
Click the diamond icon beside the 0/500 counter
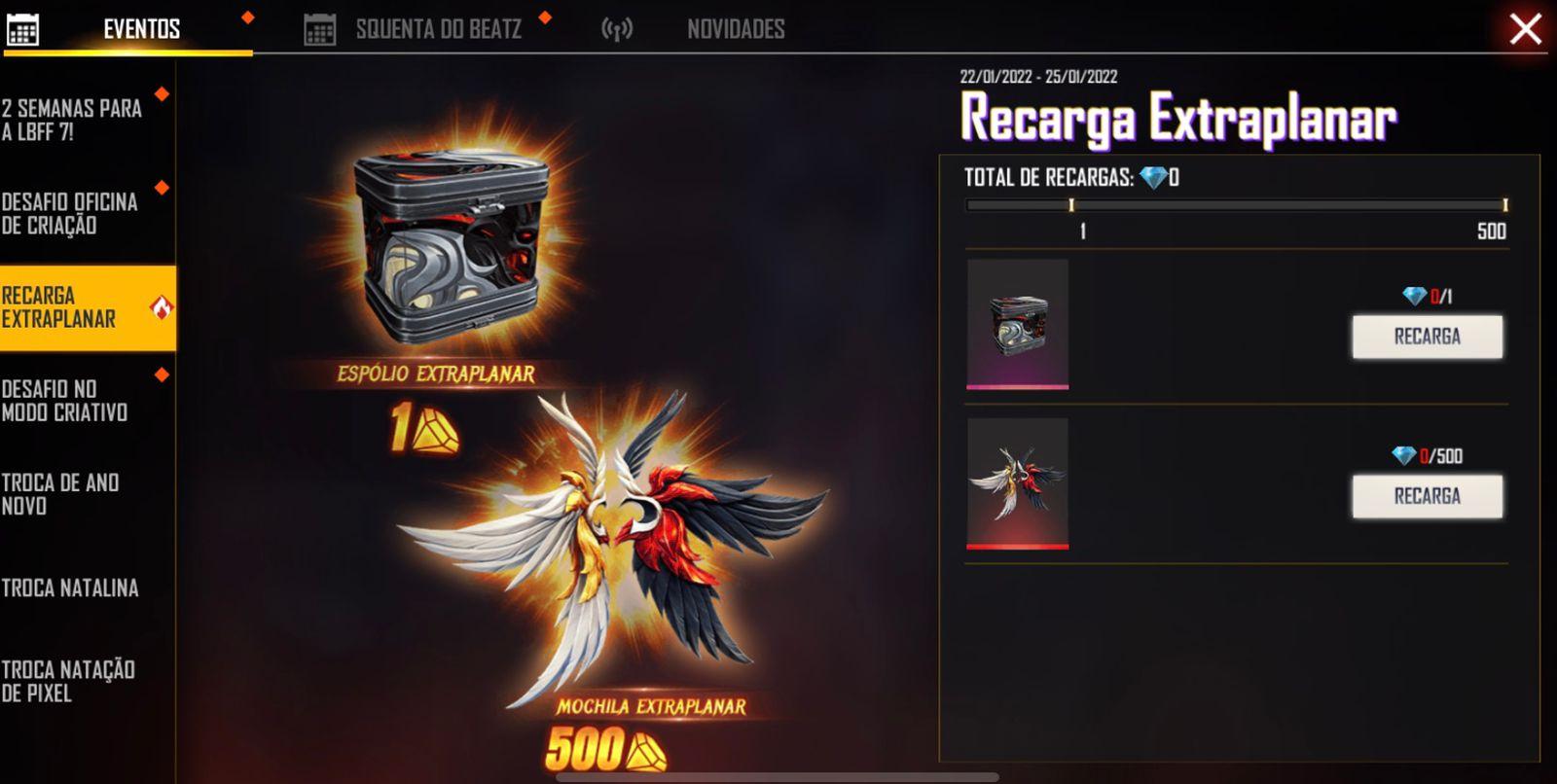1403,453
